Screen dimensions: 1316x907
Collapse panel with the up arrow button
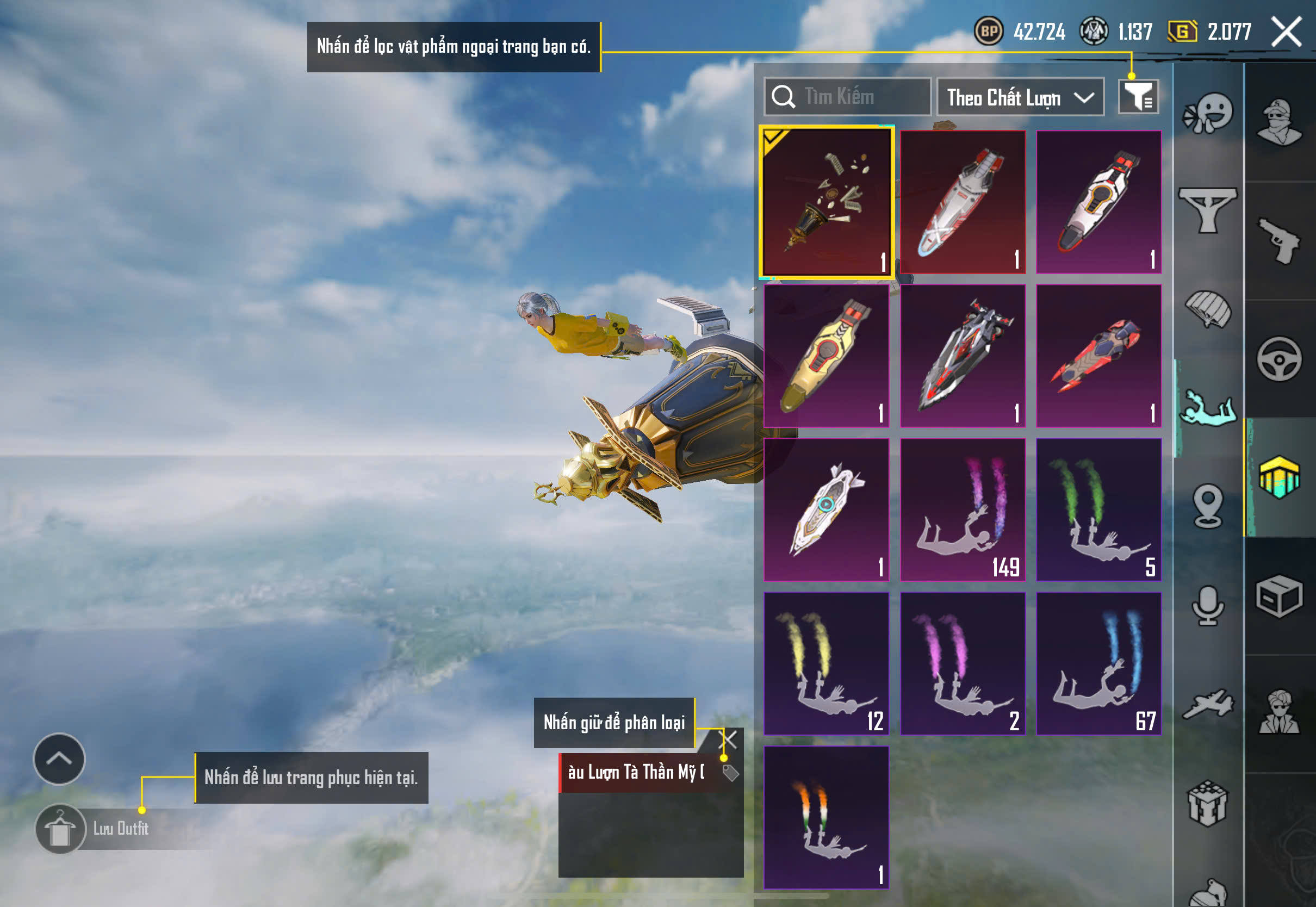pyautogui.click(x=59, y=759)
